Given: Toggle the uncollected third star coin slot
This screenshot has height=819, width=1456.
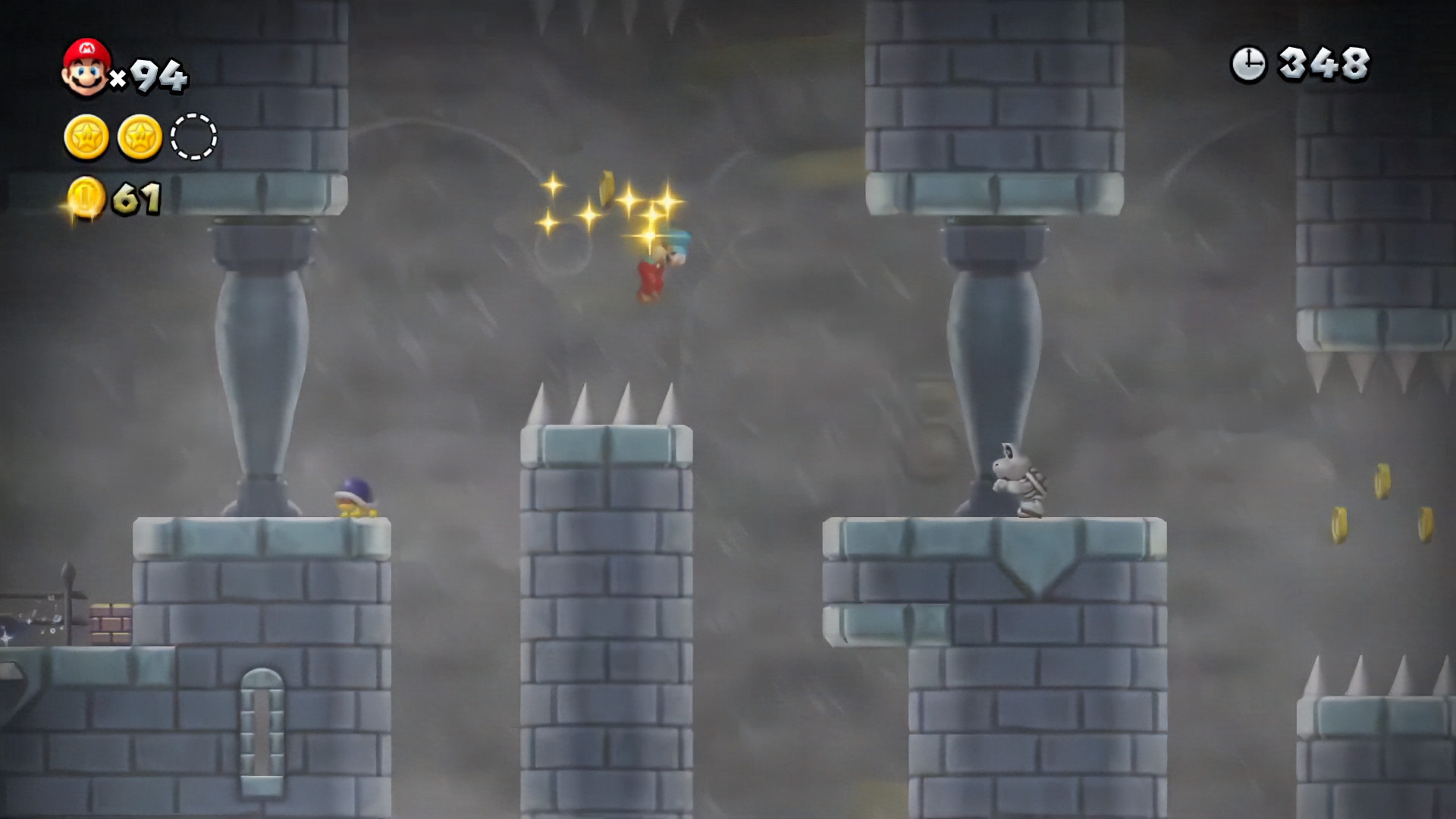Looking at the screenshot, I should pos(195,138).
